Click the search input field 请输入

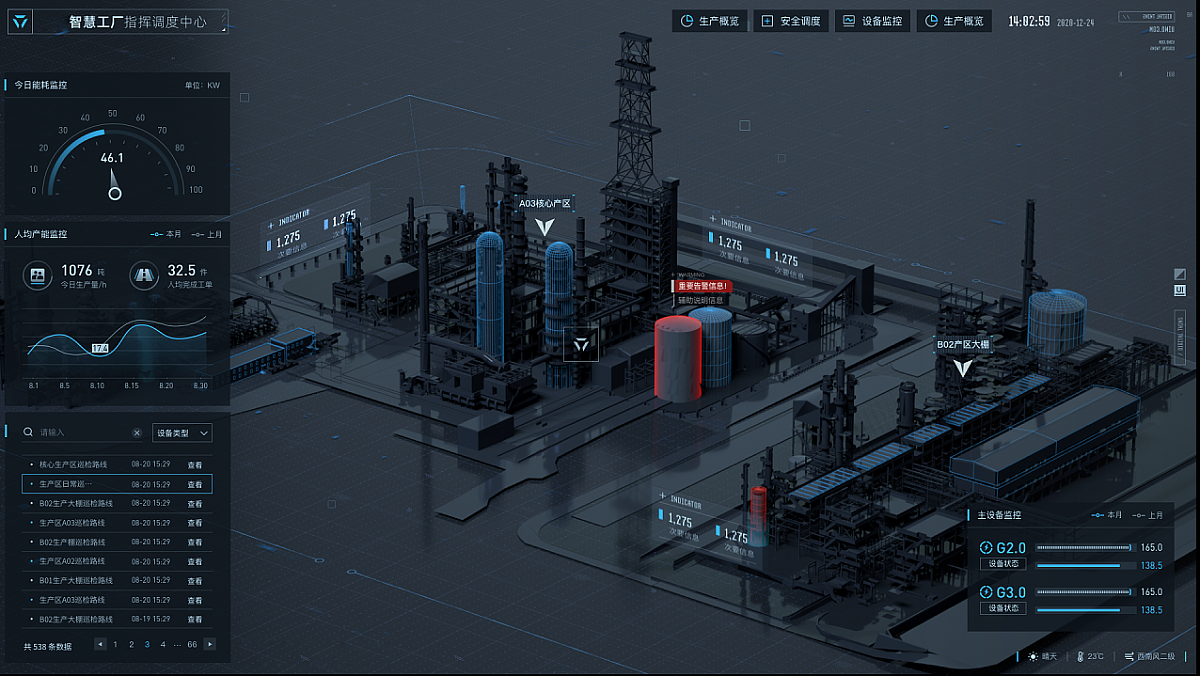coord(80,433)
